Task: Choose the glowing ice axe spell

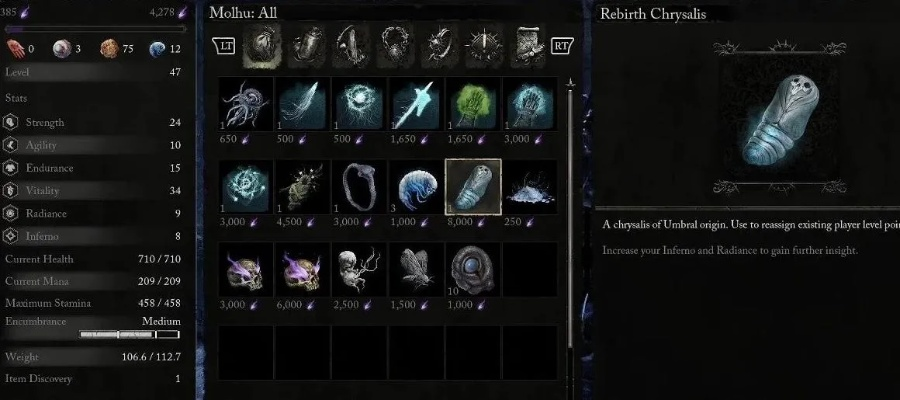Action: (x=416, y=105)
